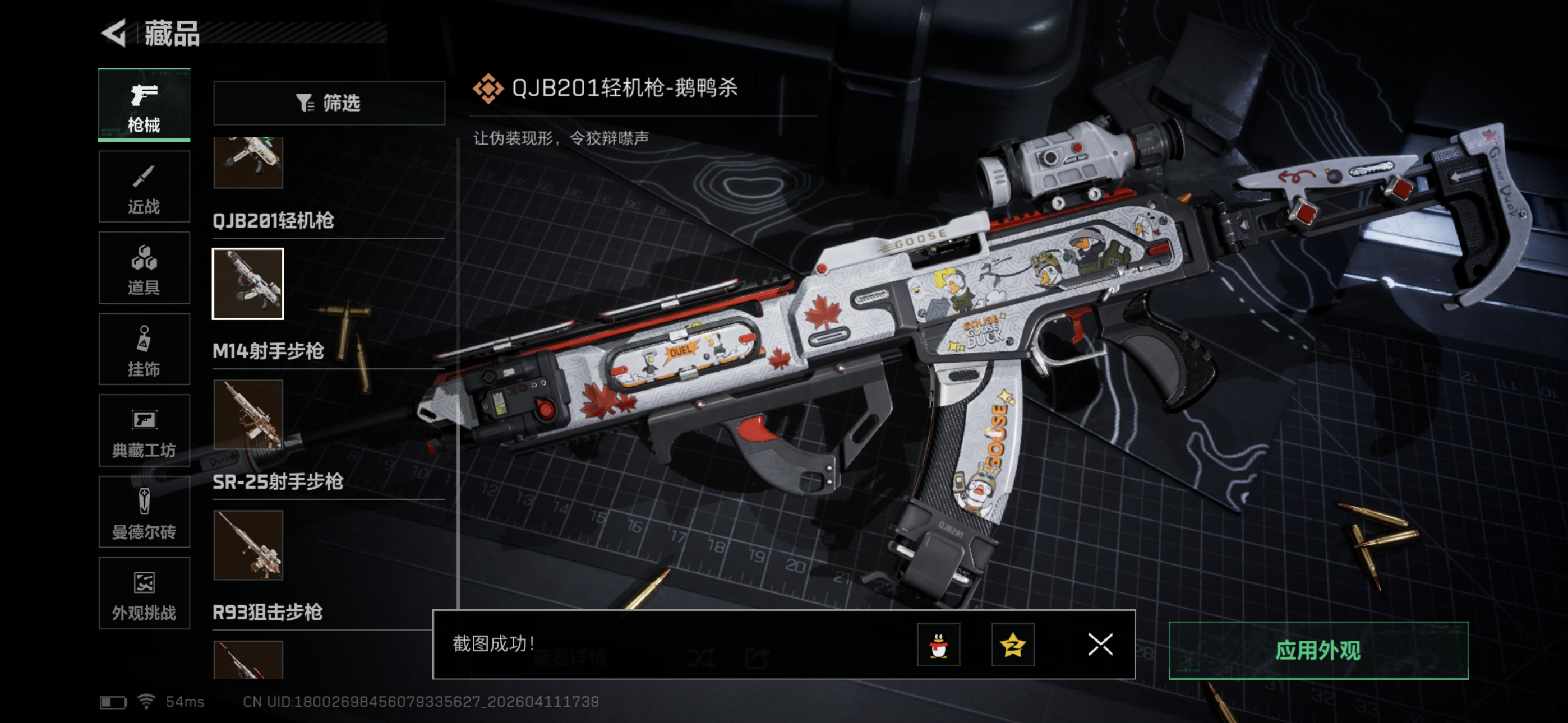Image resolution: width=1568 pixels, height=723 pixels.
Task: Select the 道具 items tab
Action: (144, 268)
